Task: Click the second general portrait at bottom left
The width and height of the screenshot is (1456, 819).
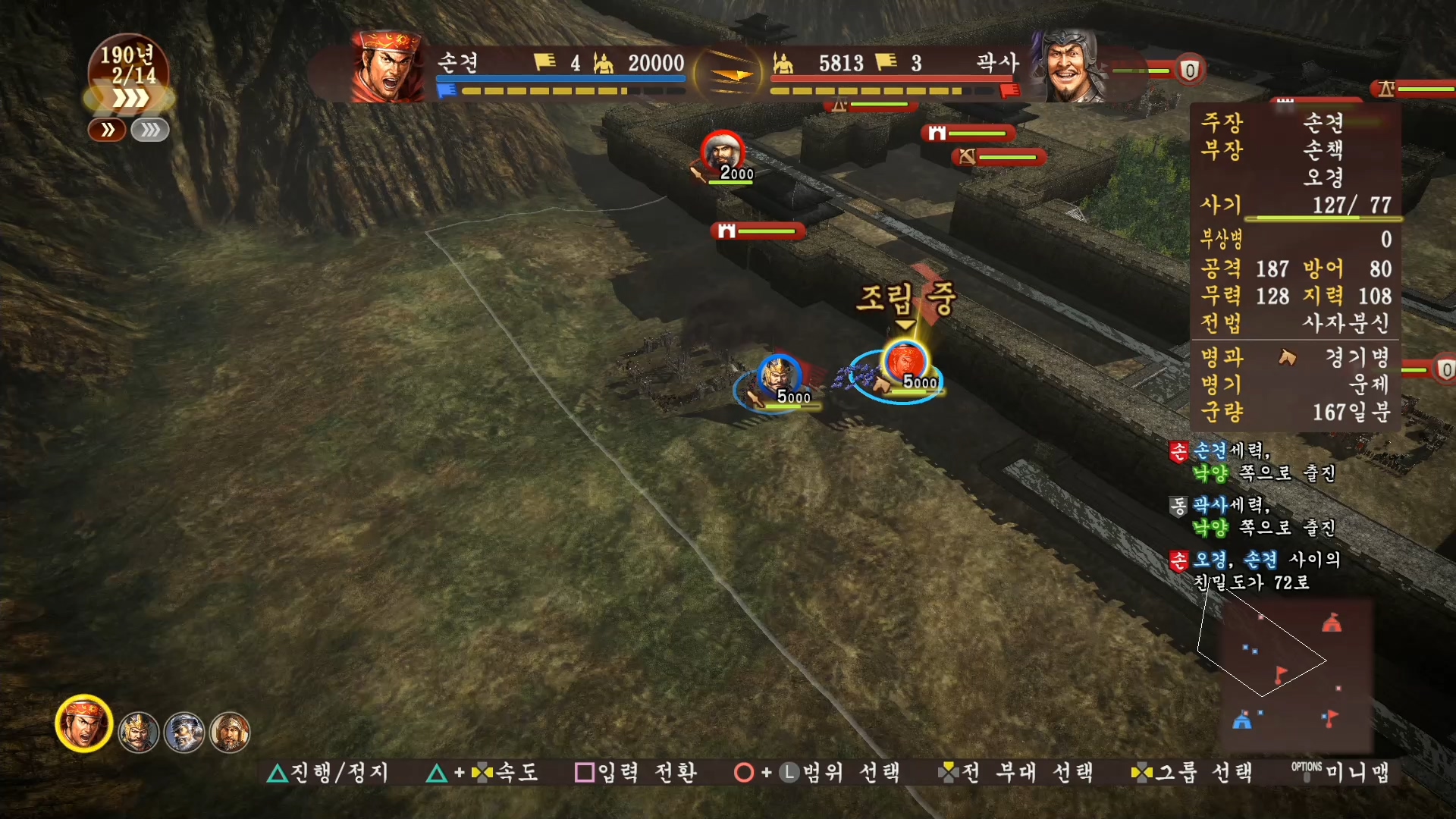Action: 139,732
